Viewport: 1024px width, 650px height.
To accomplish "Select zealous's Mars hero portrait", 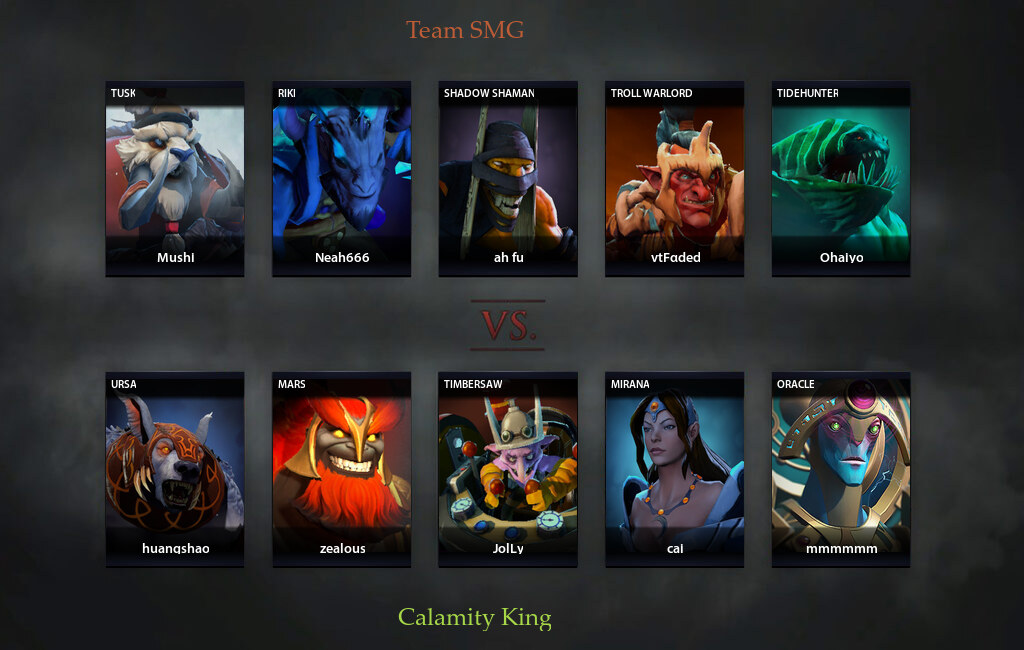I will [x=342, y=469].
